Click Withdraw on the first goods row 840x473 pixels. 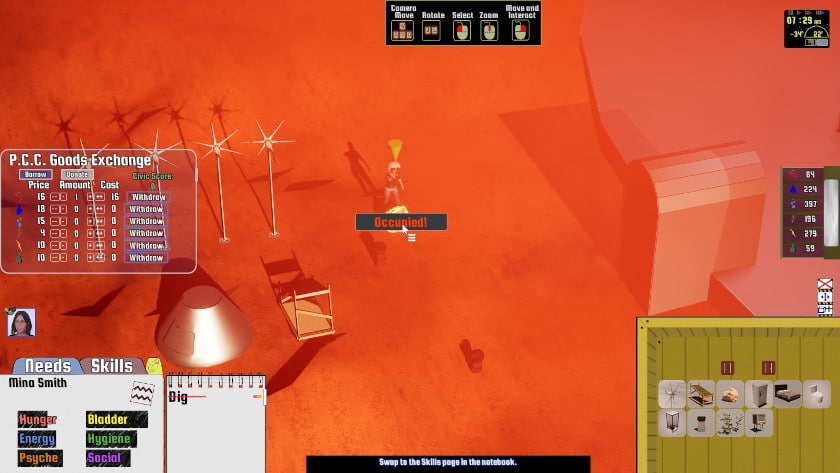(x=147, y=197)
